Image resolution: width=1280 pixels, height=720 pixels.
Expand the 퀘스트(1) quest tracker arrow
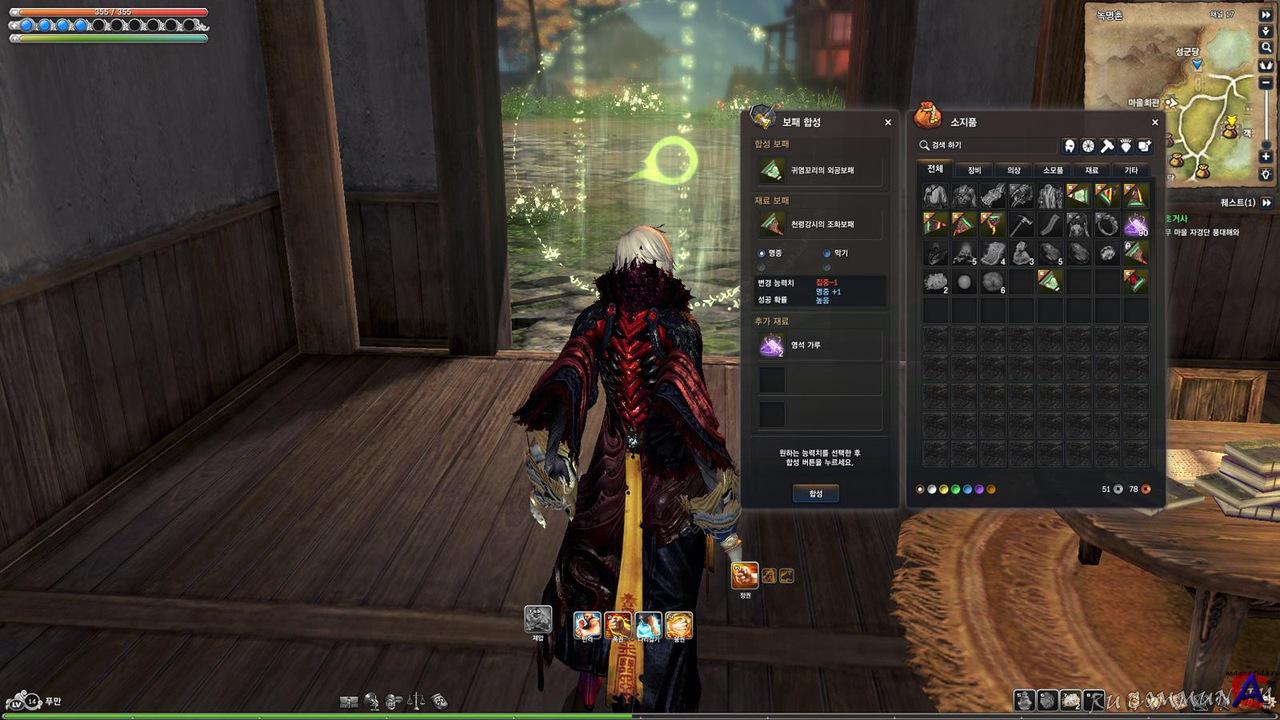1266,203
